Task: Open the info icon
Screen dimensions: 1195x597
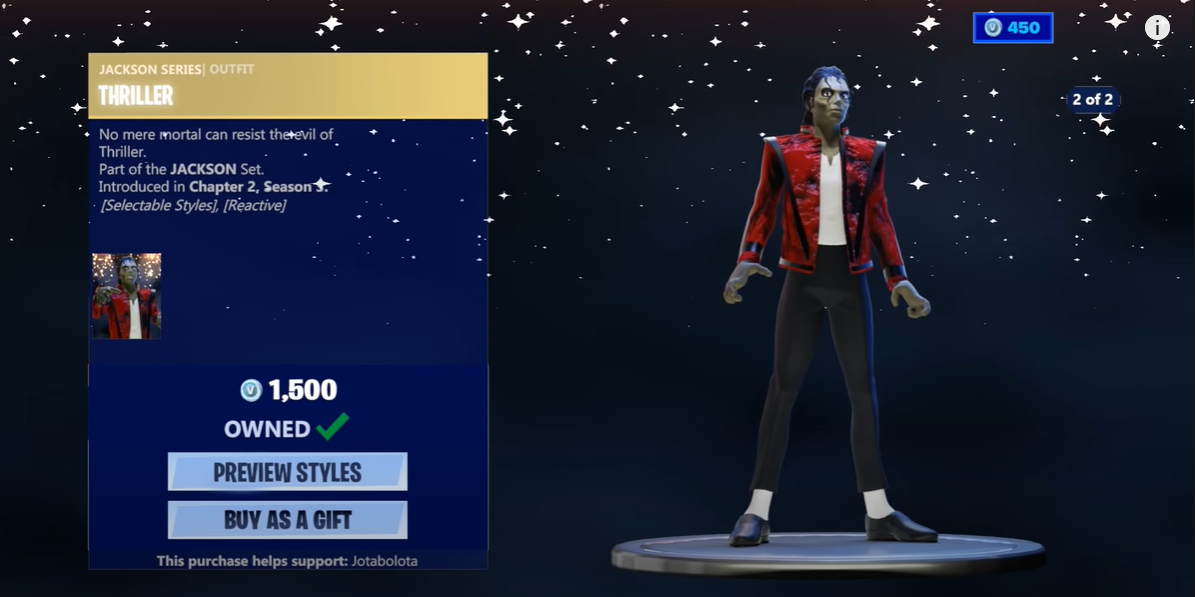Action: (x=1157, y=28)
